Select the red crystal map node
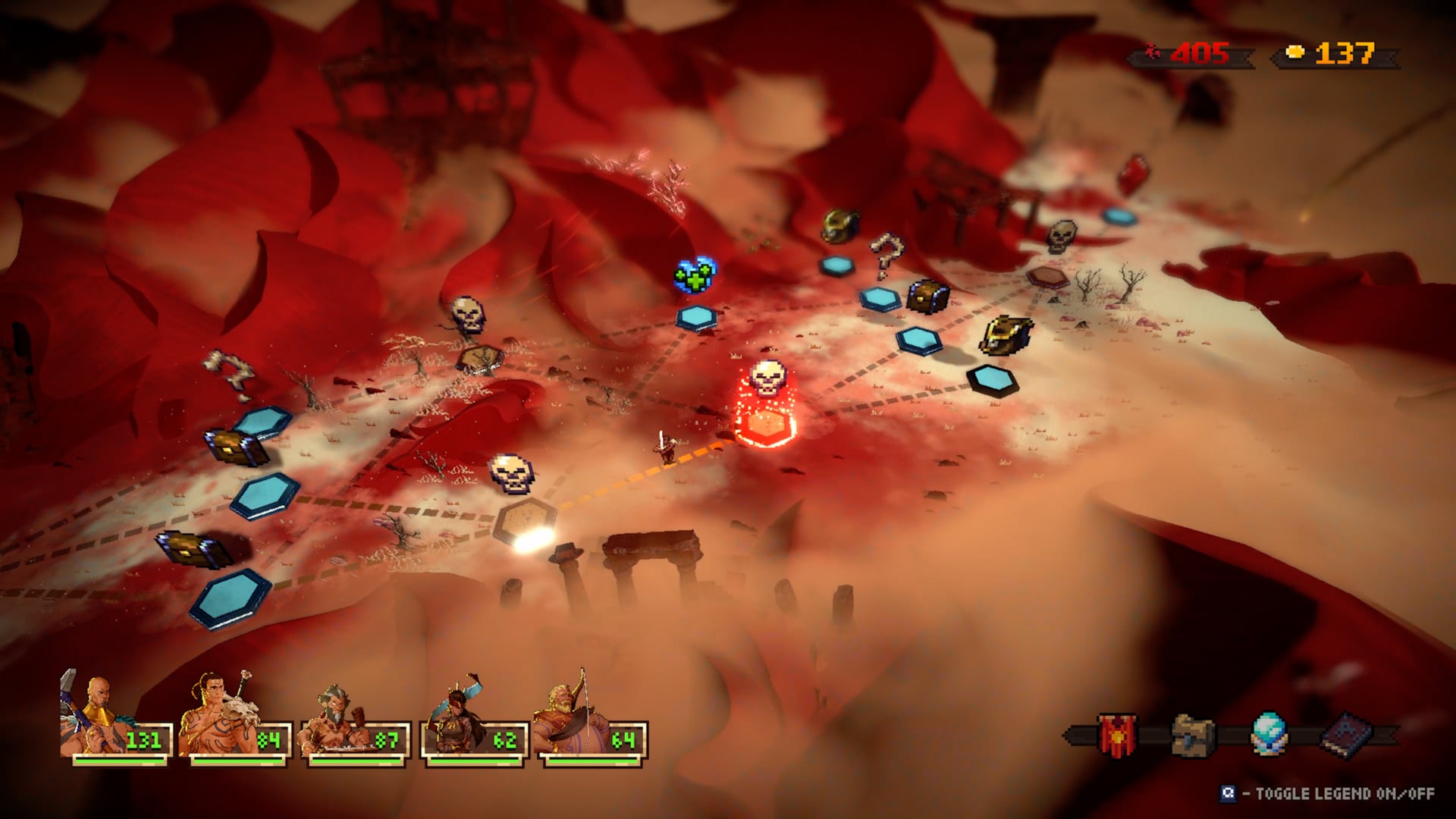Image resolution: width=1456 pixels, height=819 pixels. (1133, 174)
